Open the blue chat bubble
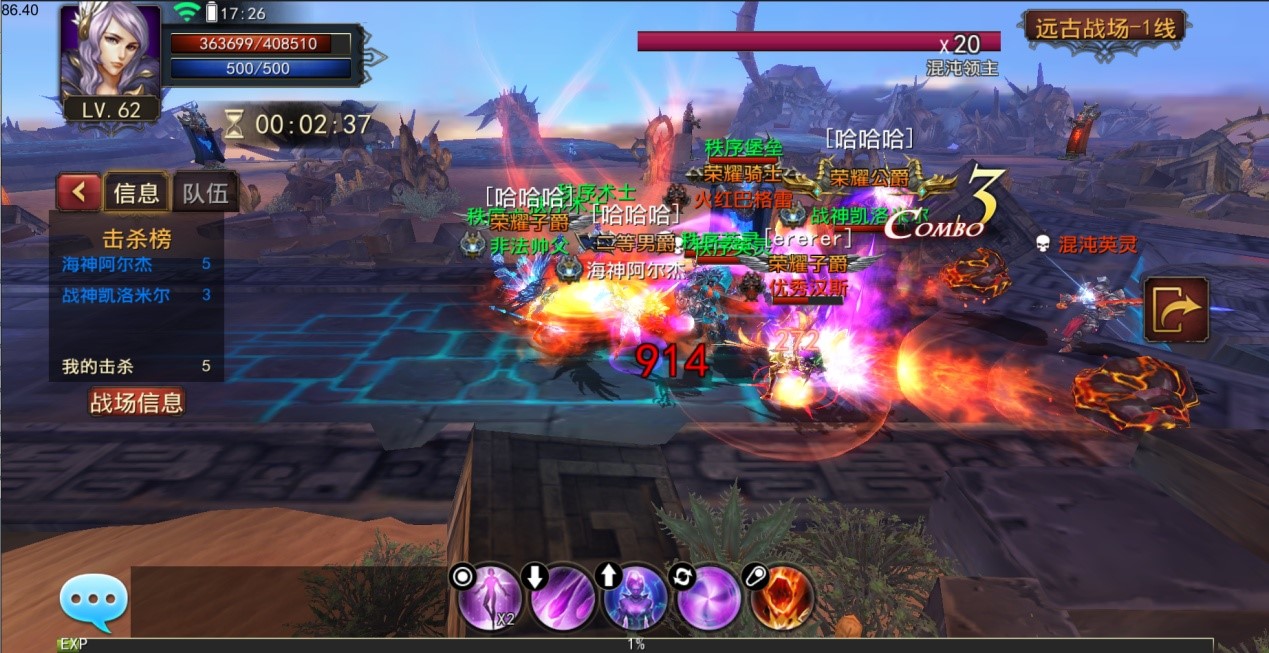Image resolution: width=1269 pixels, height=653 pixels. click(x=94, y=602)
